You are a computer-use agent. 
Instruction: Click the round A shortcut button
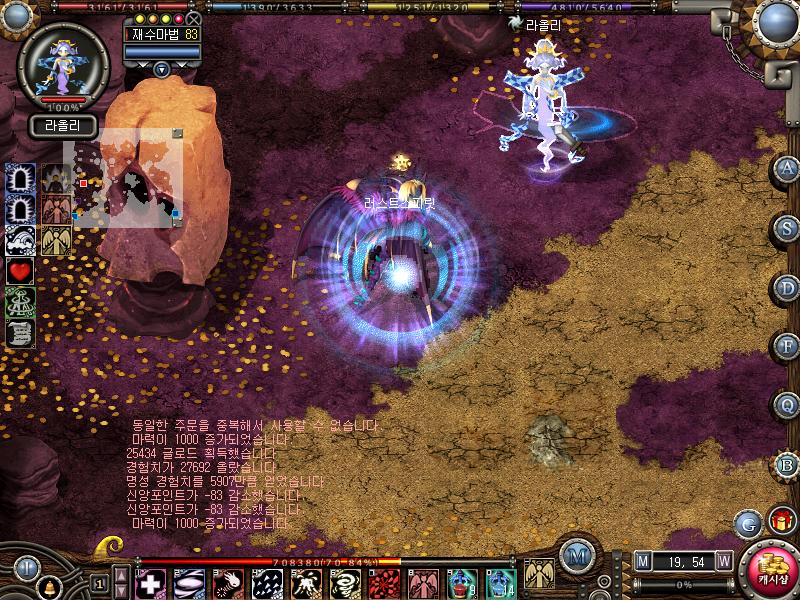pos(787,170)
